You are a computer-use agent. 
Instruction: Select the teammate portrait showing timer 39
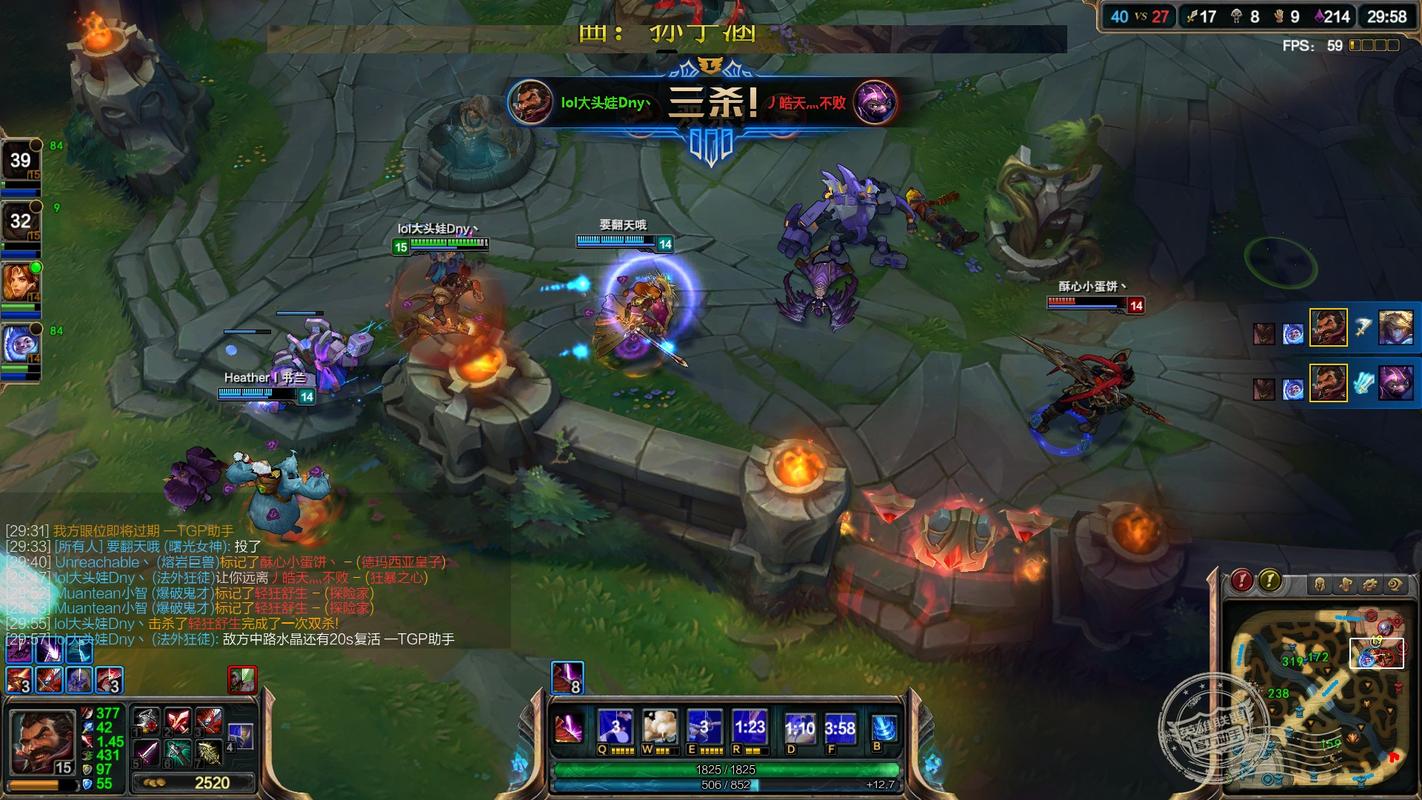pyautogui.click(x=20, y=161)
